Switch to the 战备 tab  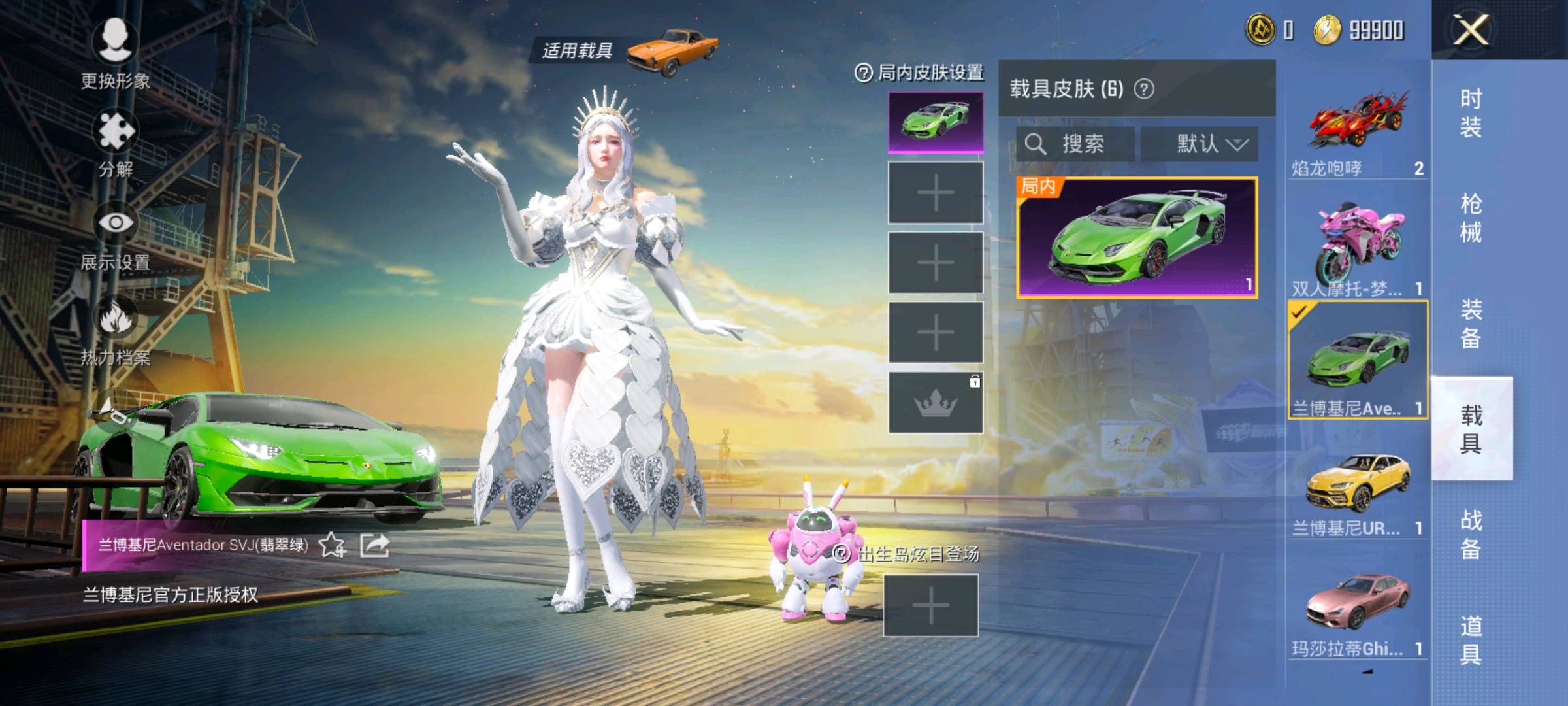click(x=1471, y=534)
